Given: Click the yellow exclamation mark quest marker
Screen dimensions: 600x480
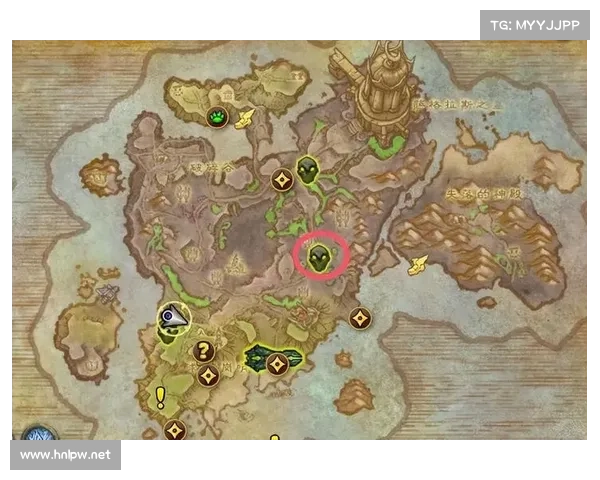Looking at the screenshot, I should (x=160, y=398).
